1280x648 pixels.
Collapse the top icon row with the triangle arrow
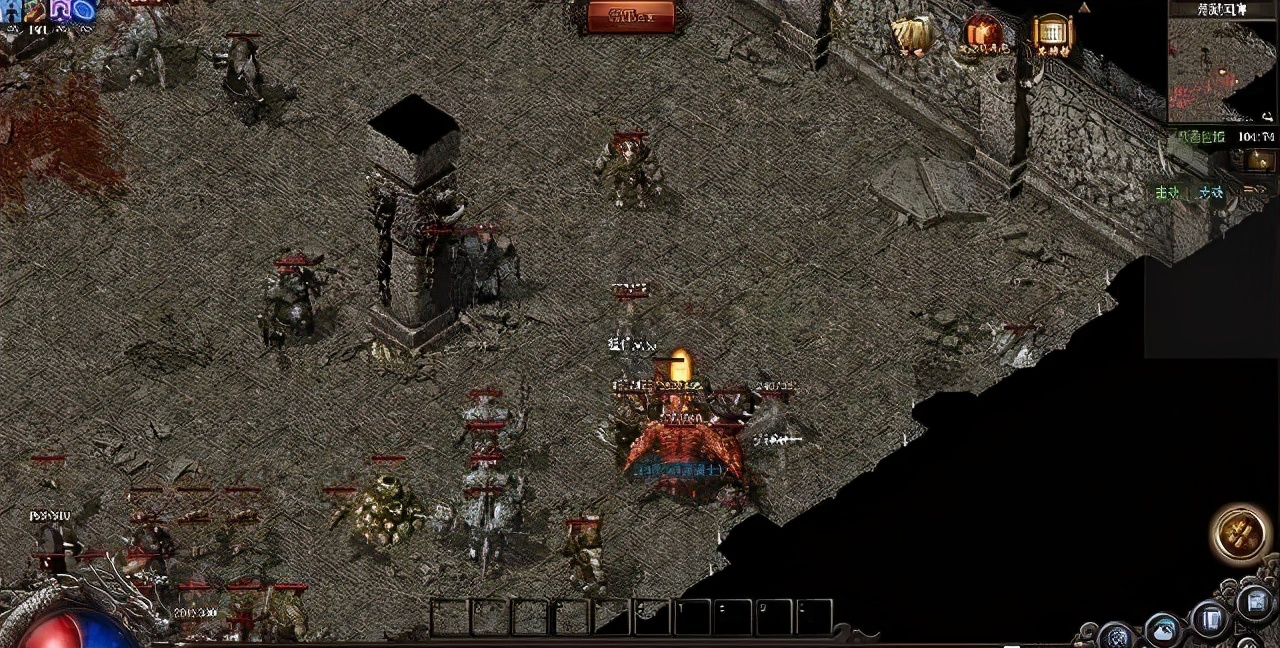tap(1084, 8)
